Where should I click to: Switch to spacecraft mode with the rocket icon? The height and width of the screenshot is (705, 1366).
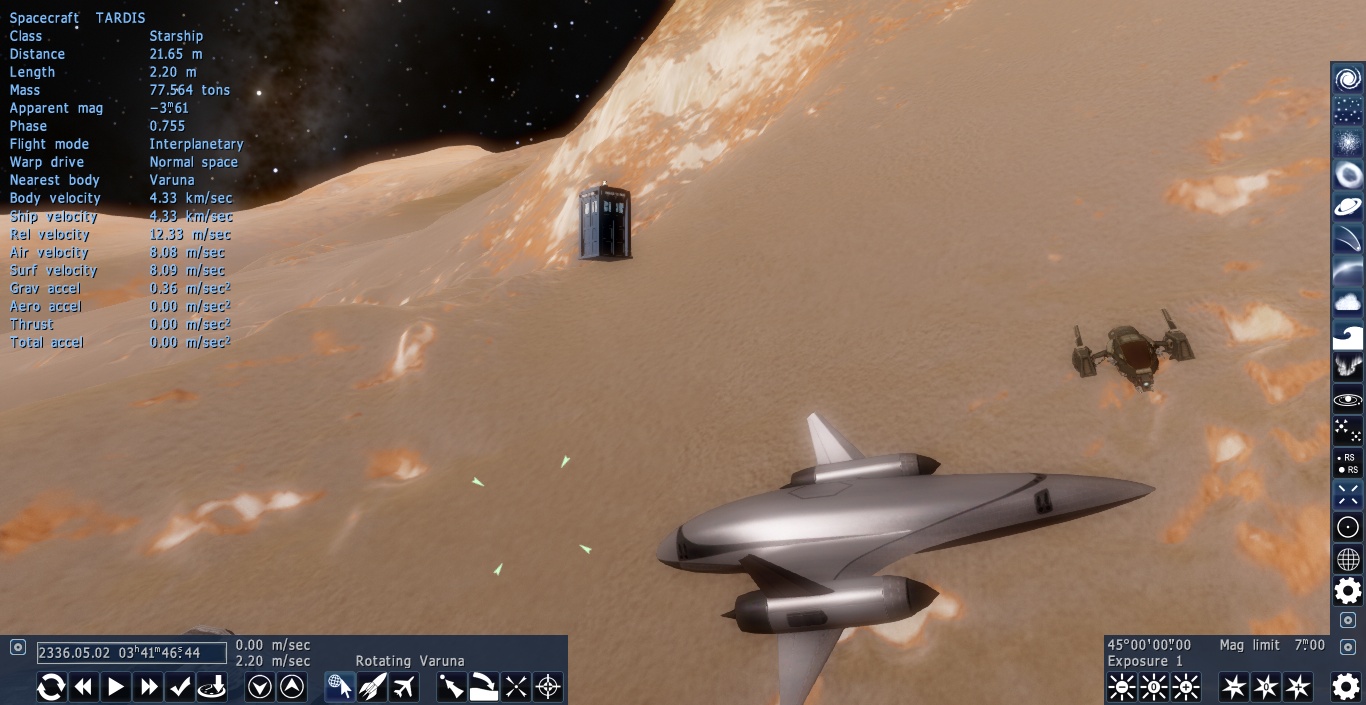tap(372, 687)
